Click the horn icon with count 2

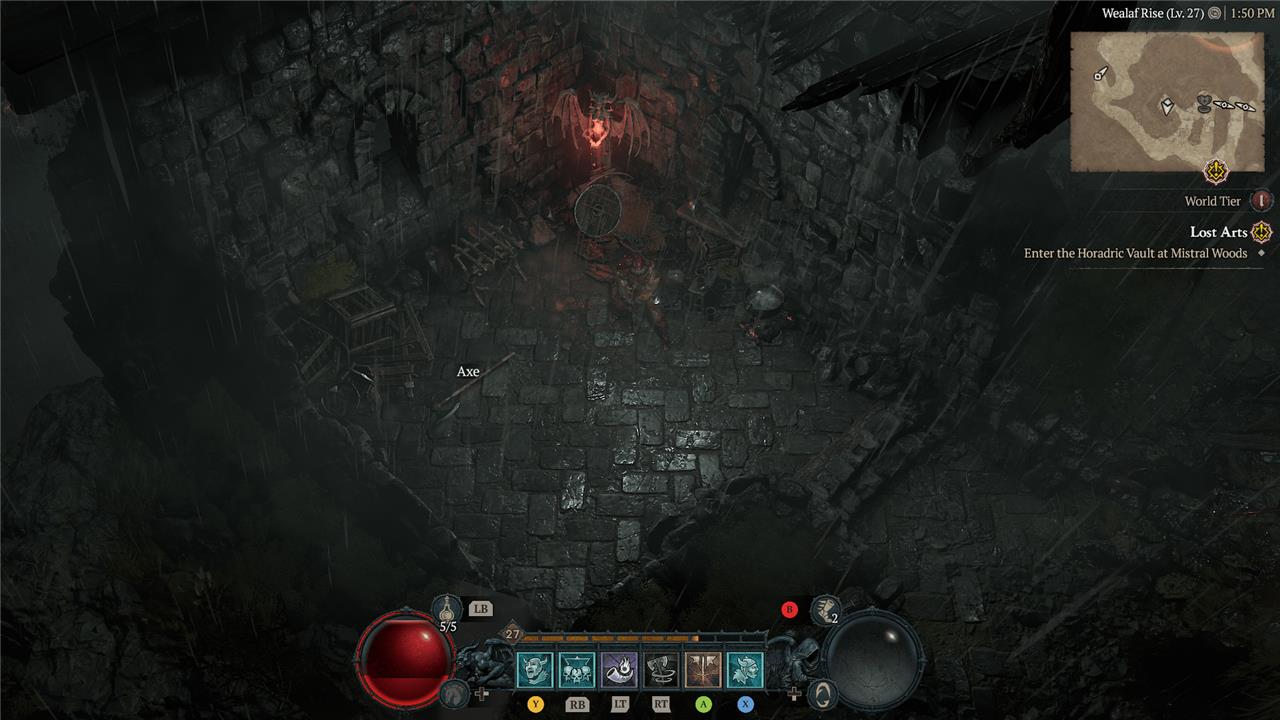[825, 607]
